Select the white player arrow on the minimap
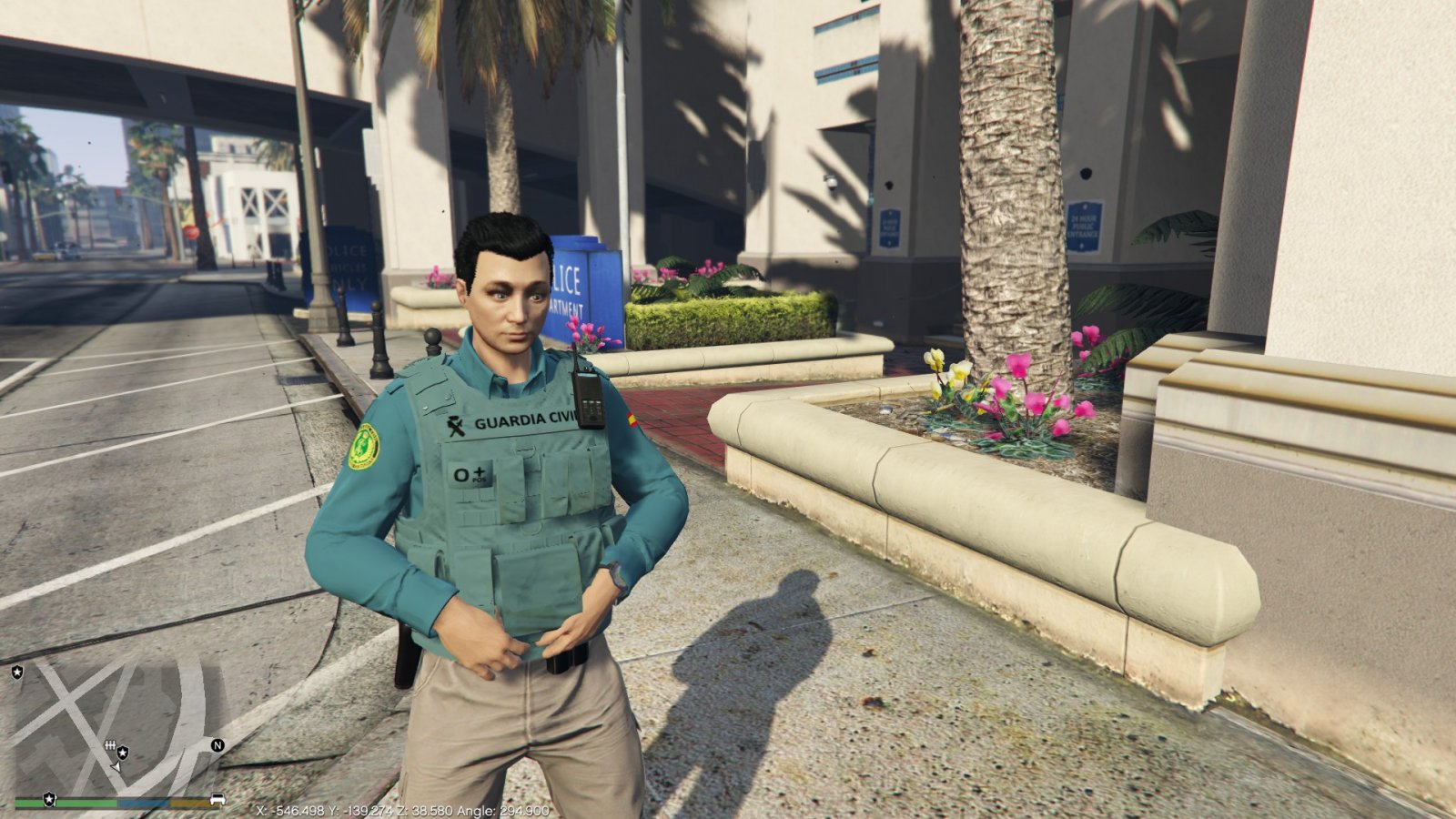This screenshot has width=1456, height=819. tap(116, 766)
